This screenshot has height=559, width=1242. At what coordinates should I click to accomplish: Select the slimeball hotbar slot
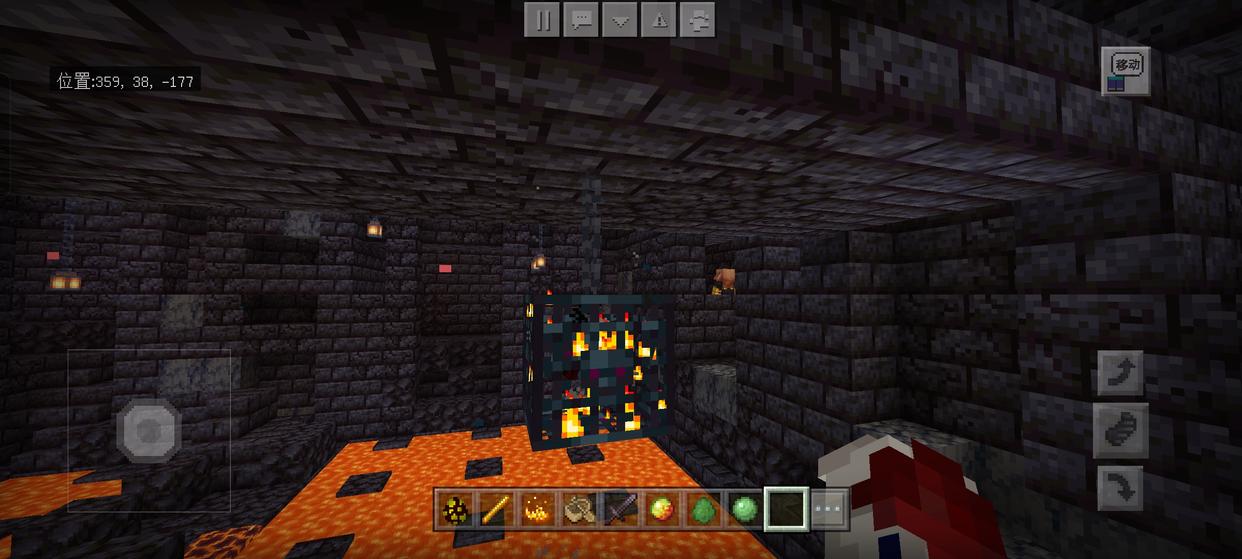tap(743, 510)
